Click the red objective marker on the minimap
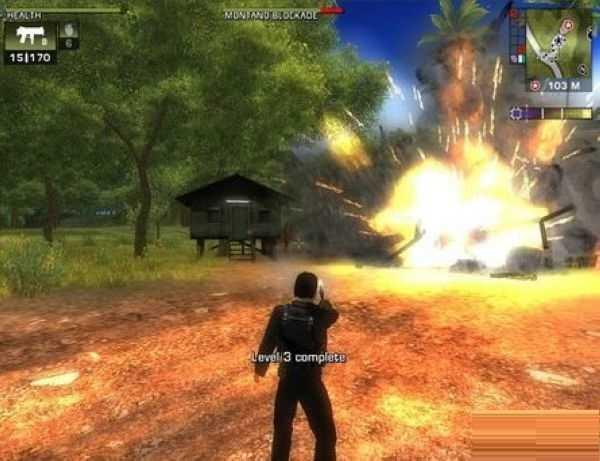The height and width of the screenshot is (461, 600). [x=568, y=24]
